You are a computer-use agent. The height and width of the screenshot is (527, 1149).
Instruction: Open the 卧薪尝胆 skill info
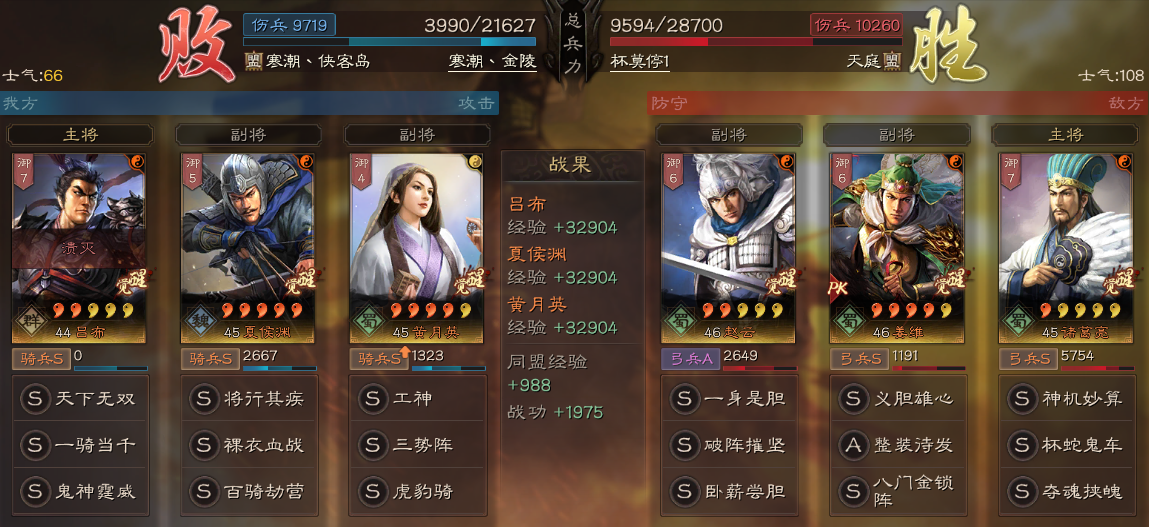tap(729, 491)
